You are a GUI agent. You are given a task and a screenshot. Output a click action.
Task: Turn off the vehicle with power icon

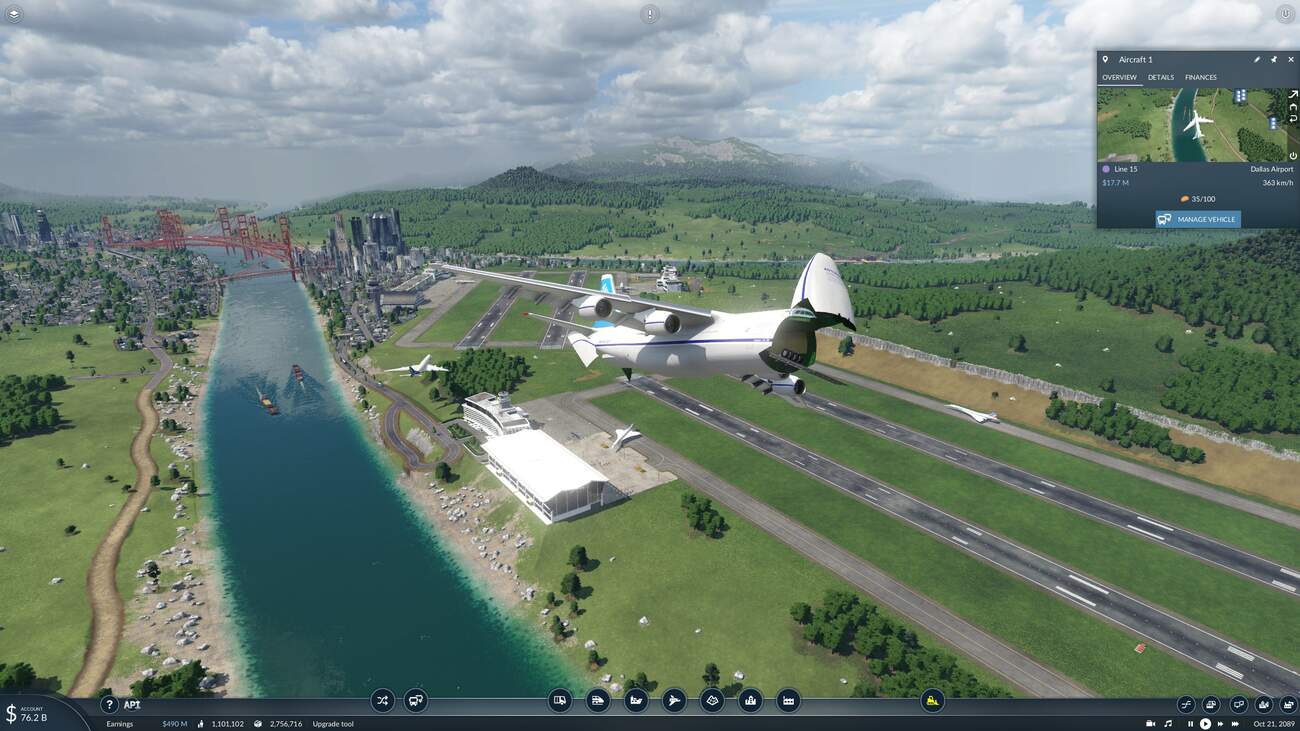point(1292,155)
